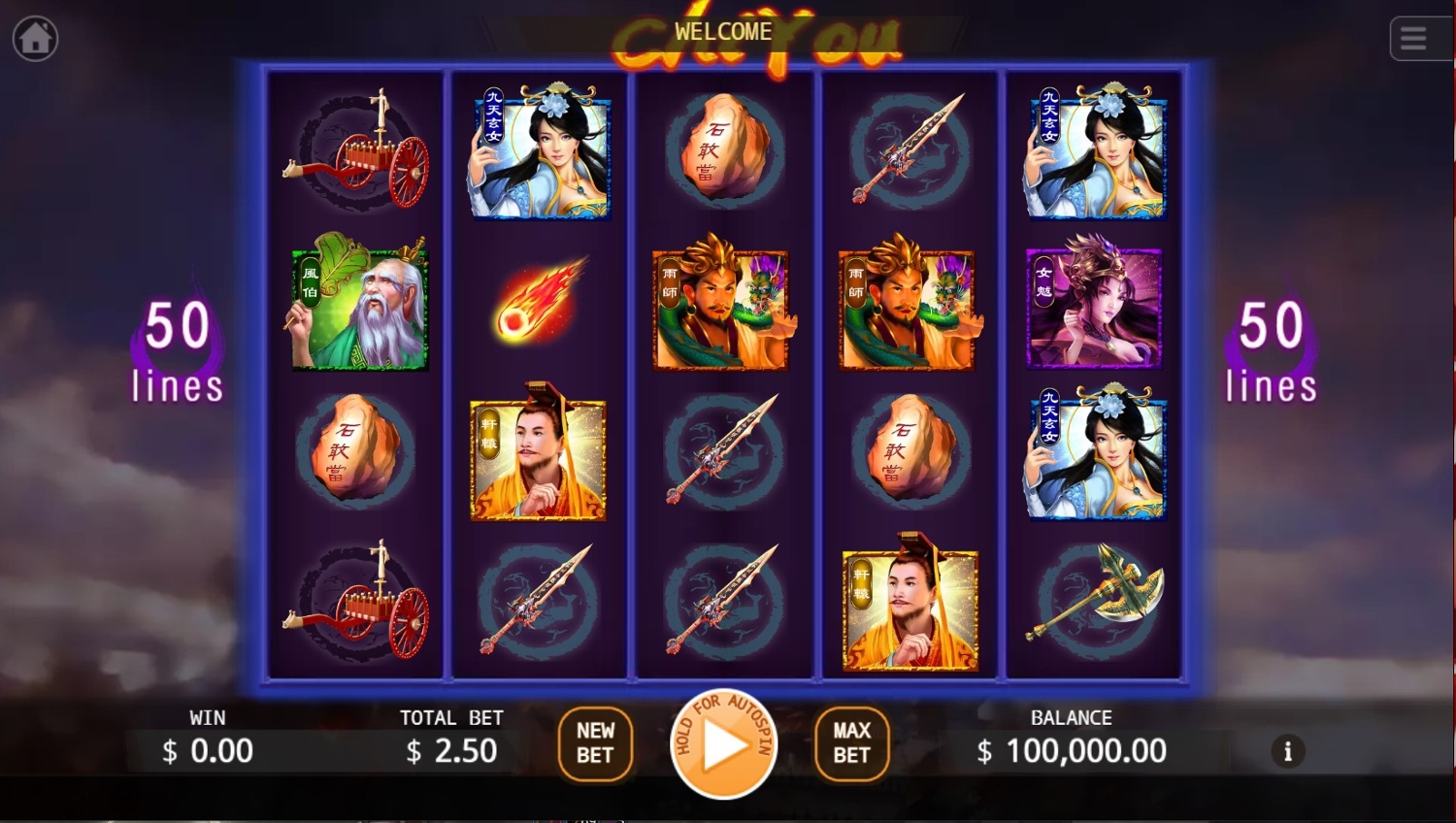Set the Max Bet
This screenshot has width=1456, height=823.
click(851, 743)
